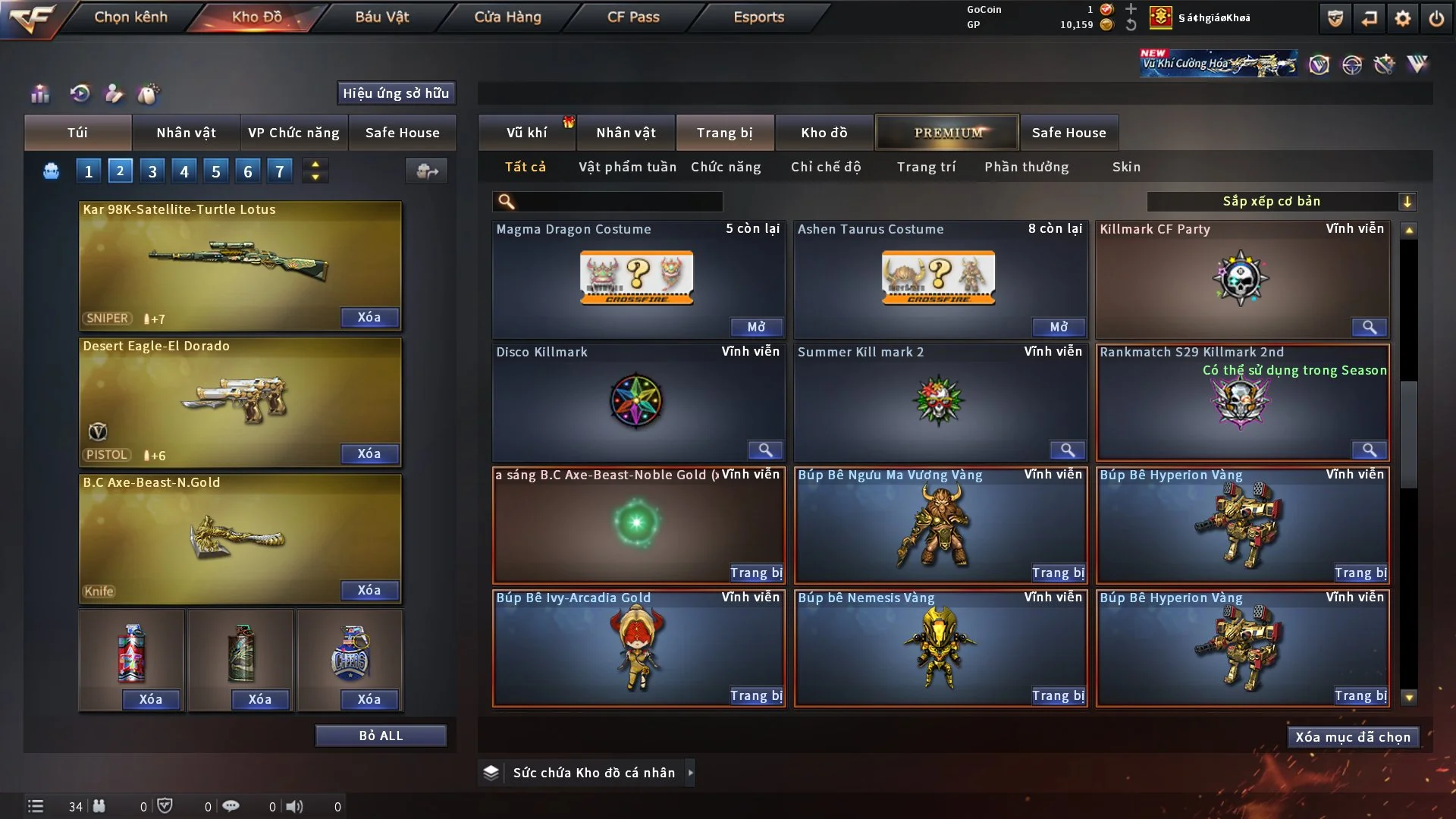1456x819 pixels.
Task: Select bag slot 5
Action: coord(215,171)
